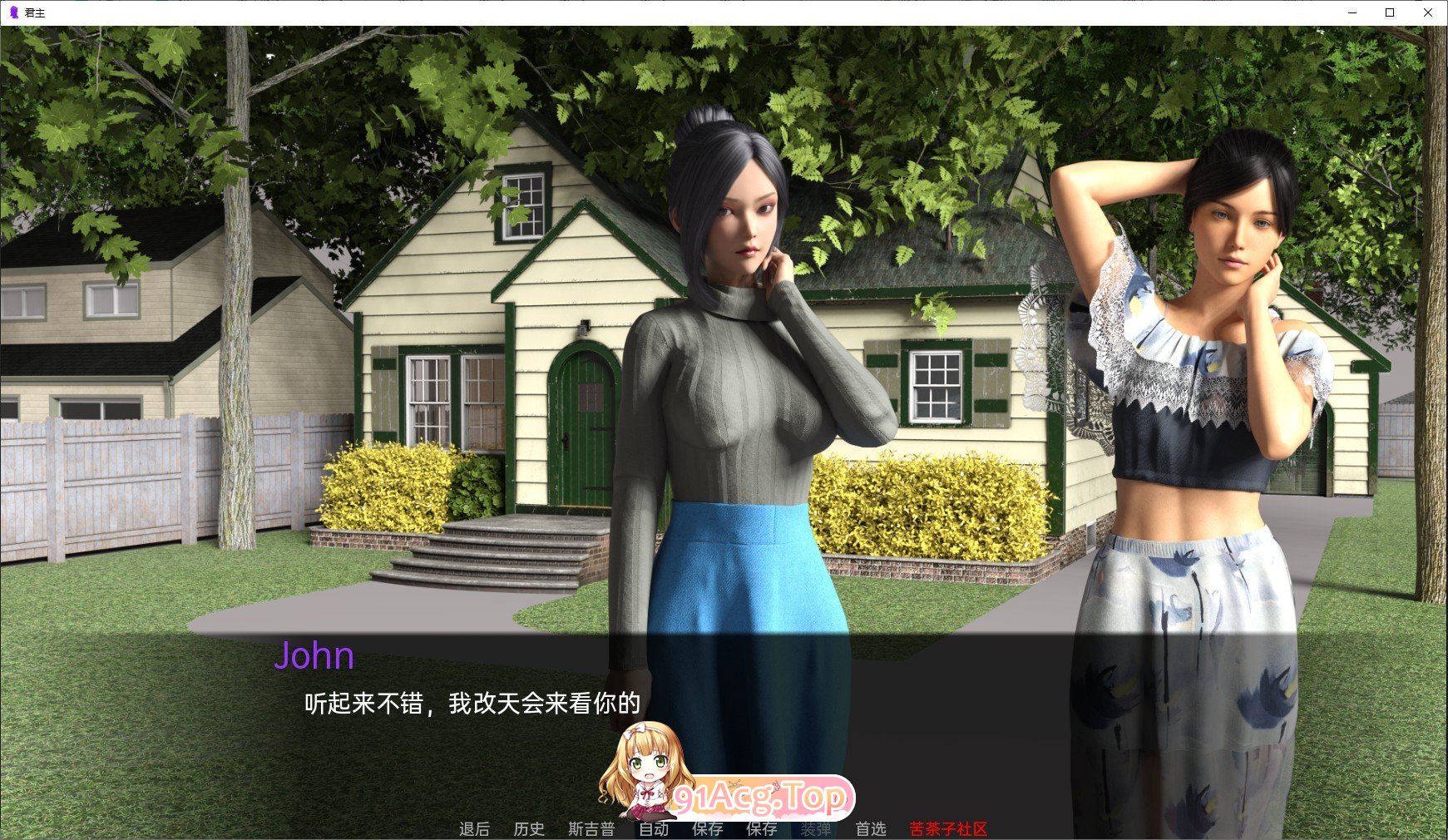Open the 首选 preferences screen
Screen dimensions: 1448x840
[x=872, y=828]
